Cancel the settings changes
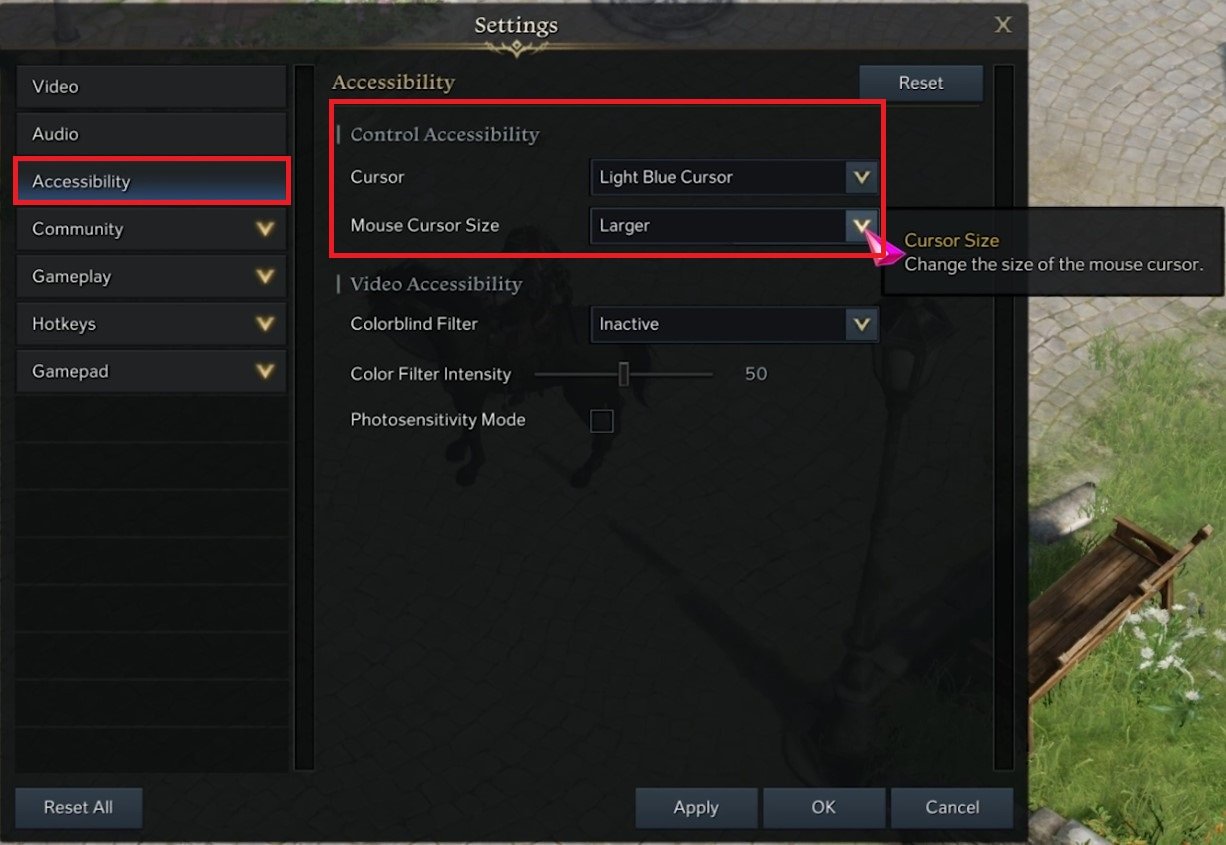Image resolution: width=1226 pixels, height=845 pixels. pos(952,808)
